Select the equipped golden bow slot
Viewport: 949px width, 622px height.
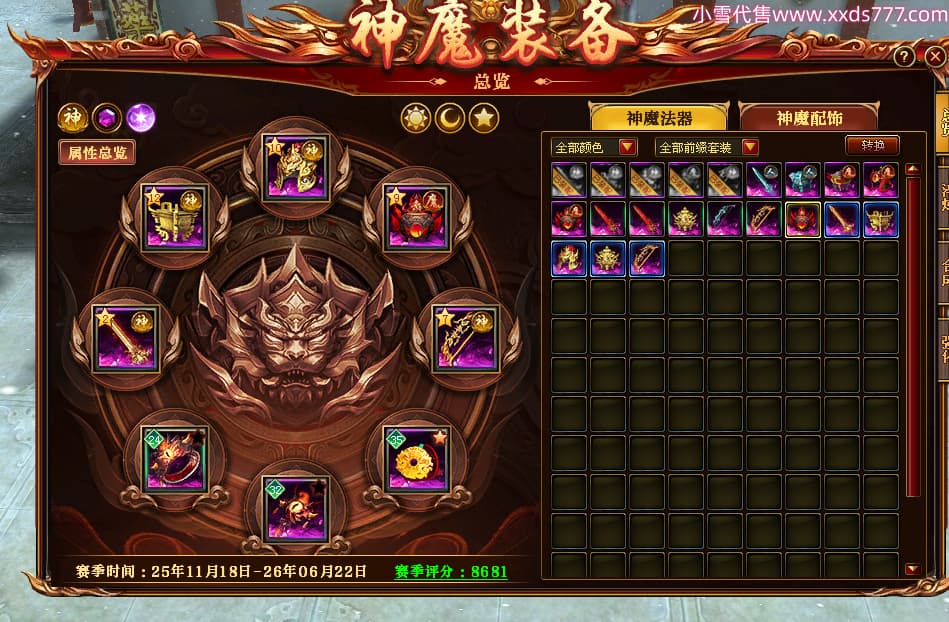465,338
